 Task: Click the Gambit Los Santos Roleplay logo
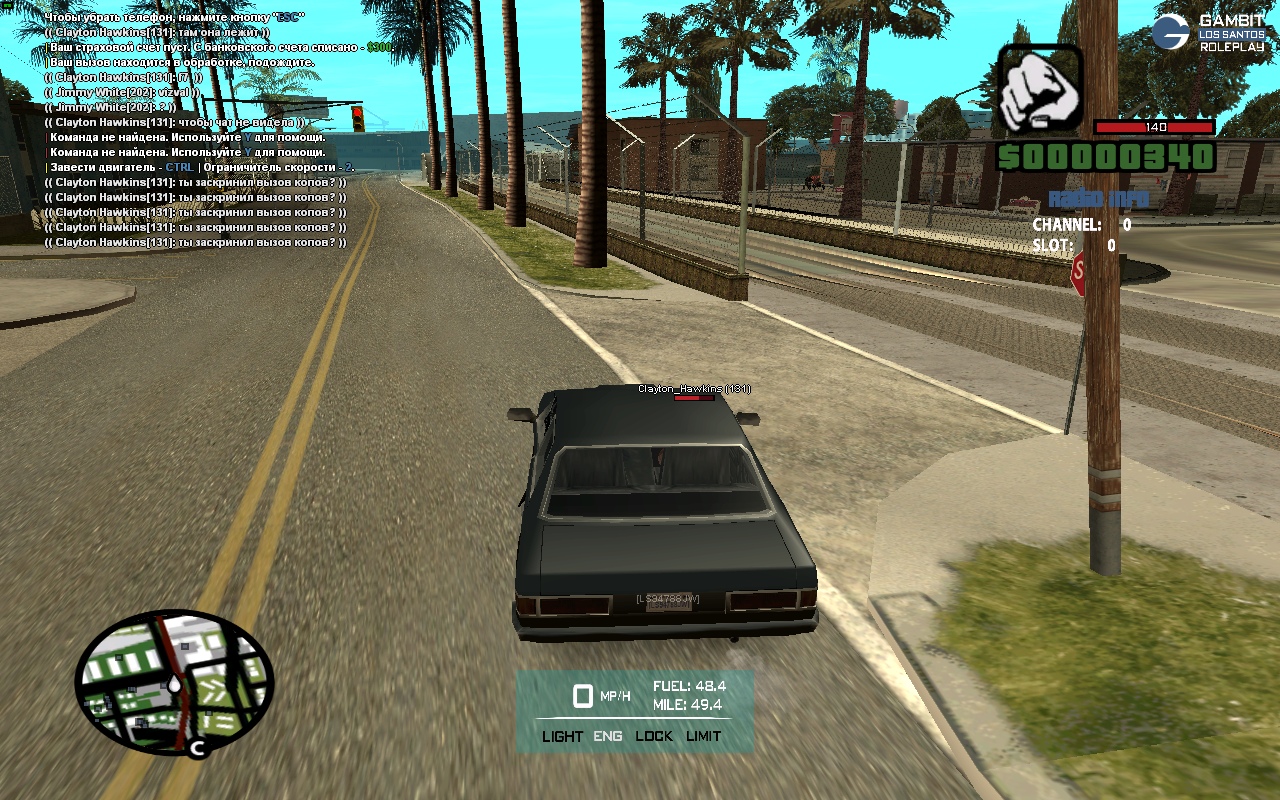pos(1209,33)
